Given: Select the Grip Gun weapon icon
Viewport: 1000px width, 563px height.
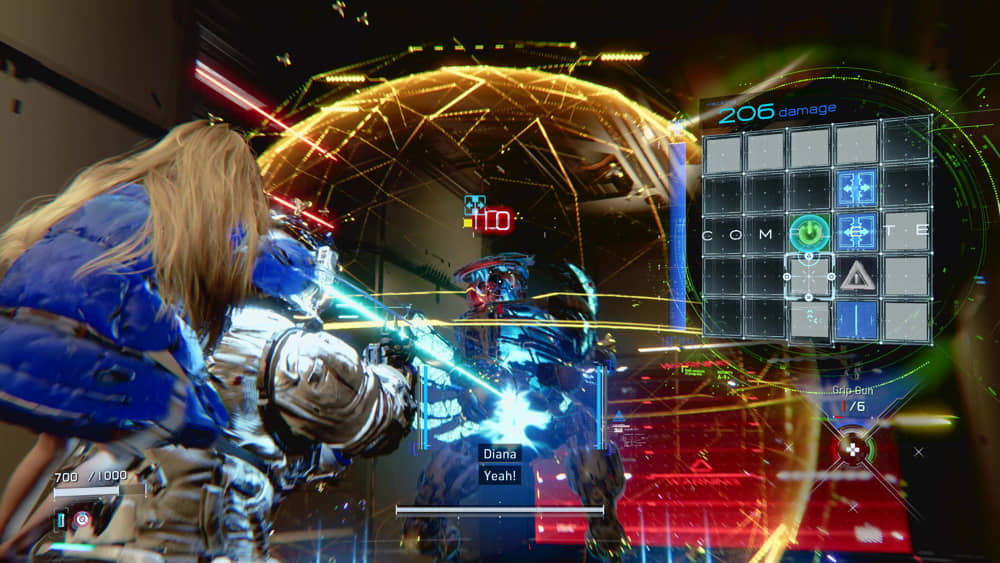Looking at the screenshot, I should (x=852, y=449).
